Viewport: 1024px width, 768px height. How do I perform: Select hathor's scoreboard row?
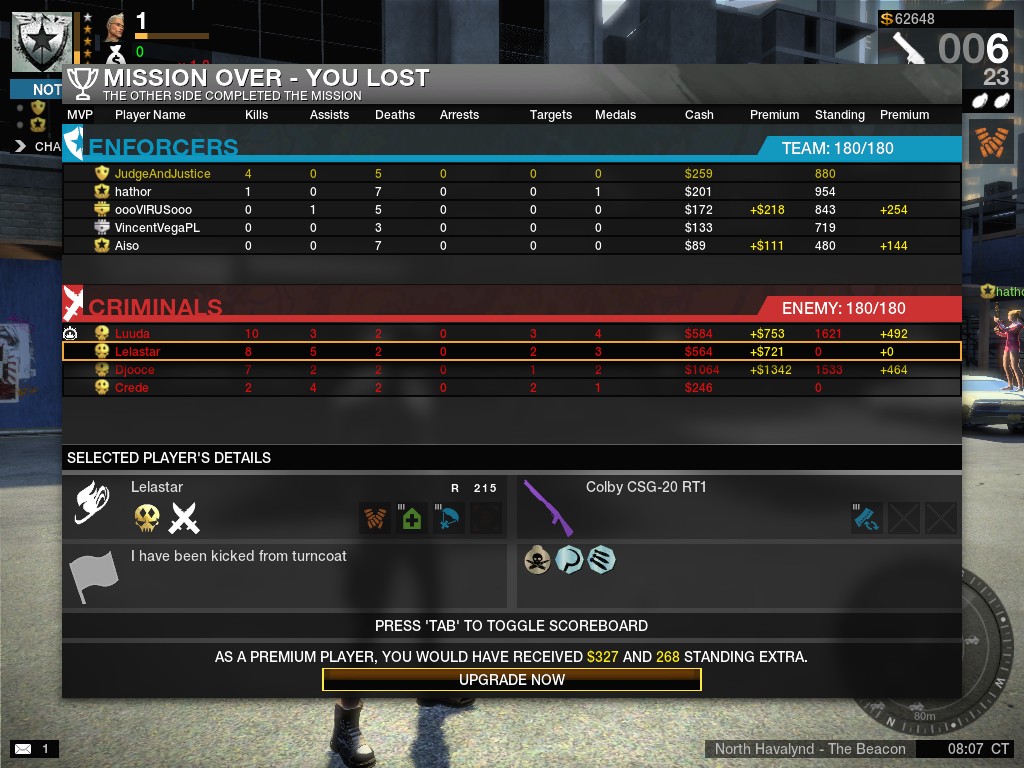point(133,192)
